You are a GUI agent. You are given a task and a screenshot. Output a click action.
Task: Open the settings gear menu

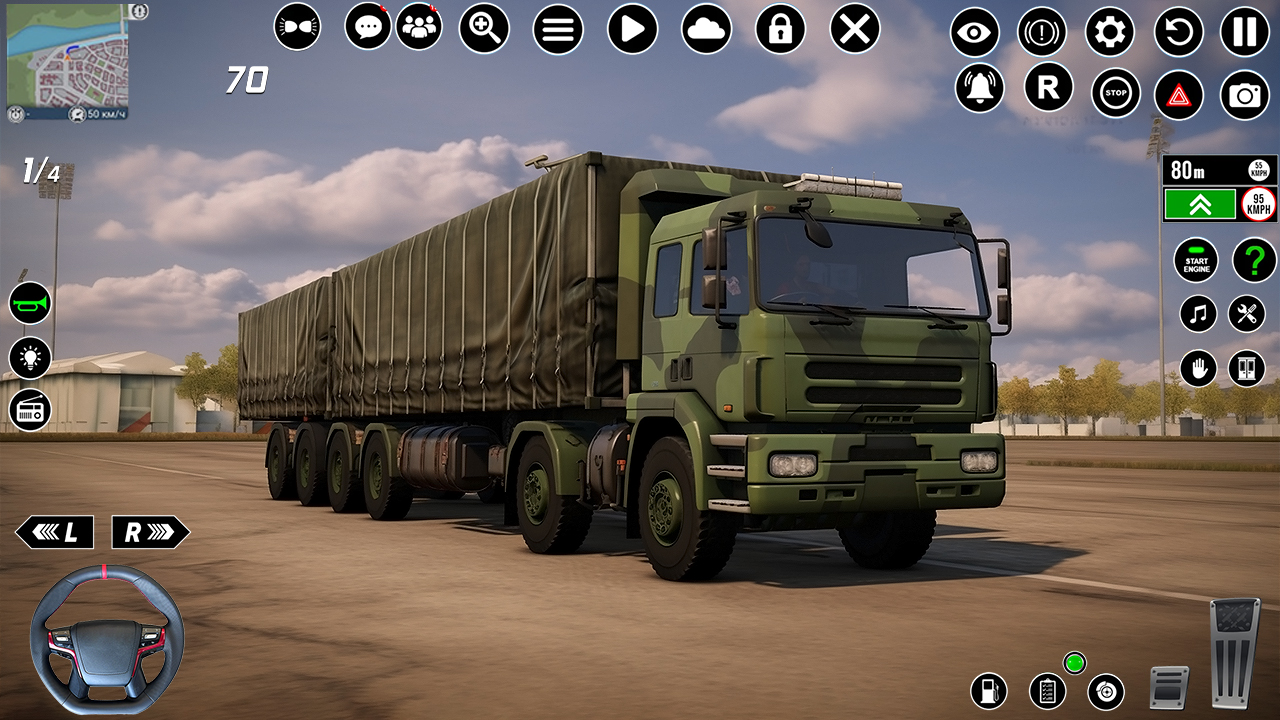(1111, 31)
